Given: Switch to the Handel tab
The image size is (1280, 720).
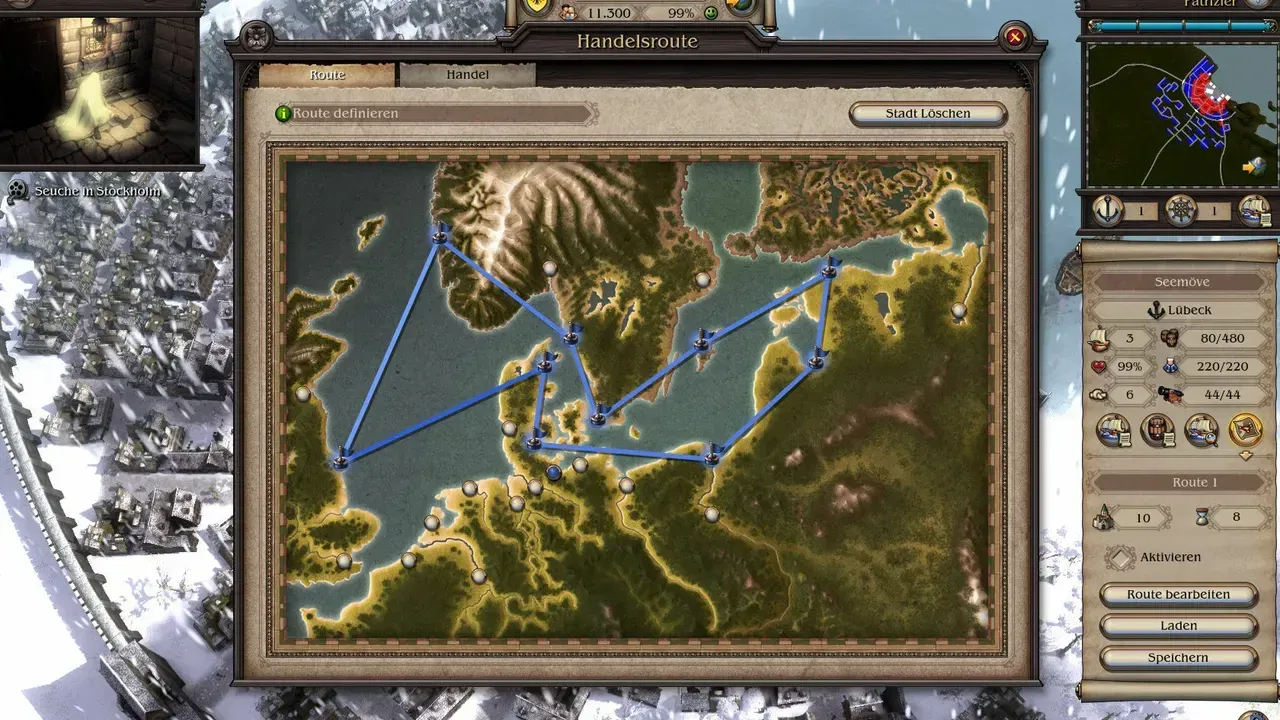Looking at the screenshot, I should (468, 73).
